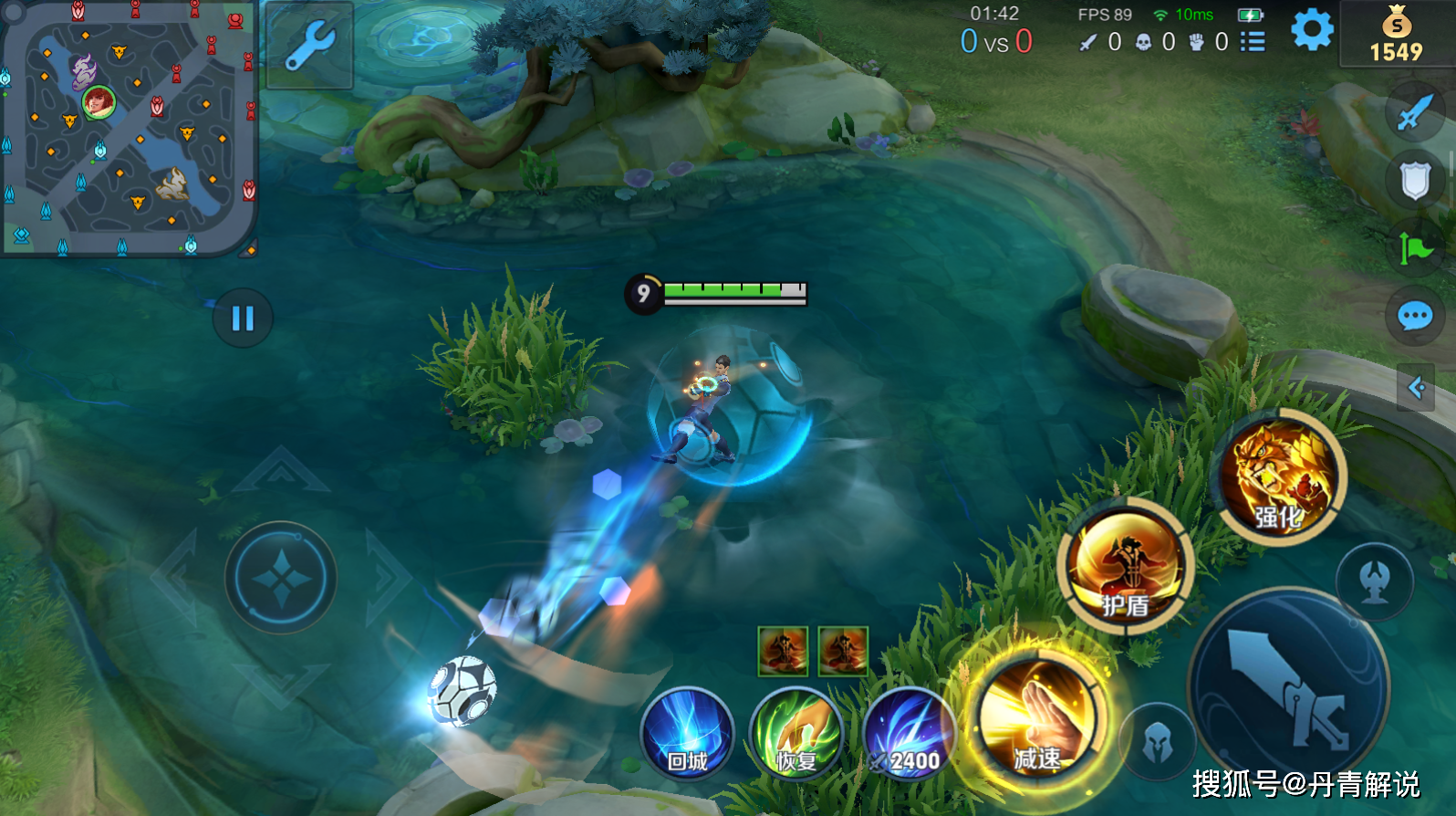The height and width of the screenshot is (816, 1456).
Task: Use the 回城 recall spell
Action: click(x=687, y=733)
